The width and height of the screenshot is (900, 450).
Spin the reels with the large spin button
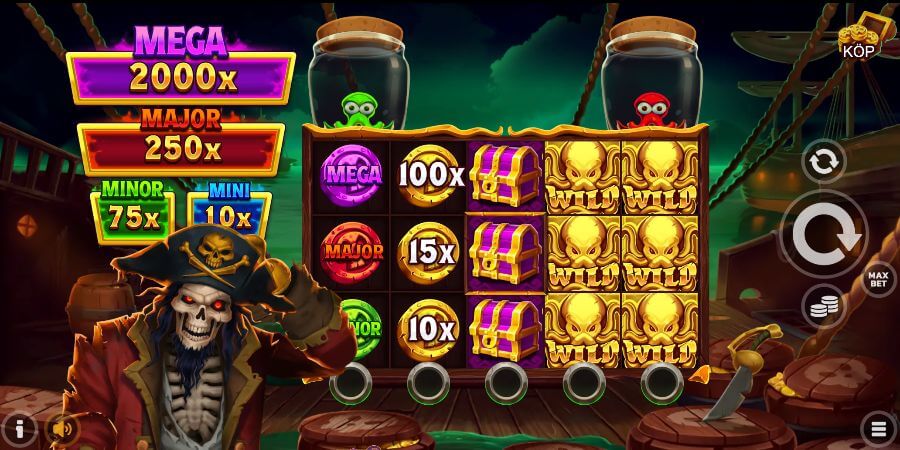[824, 234]
